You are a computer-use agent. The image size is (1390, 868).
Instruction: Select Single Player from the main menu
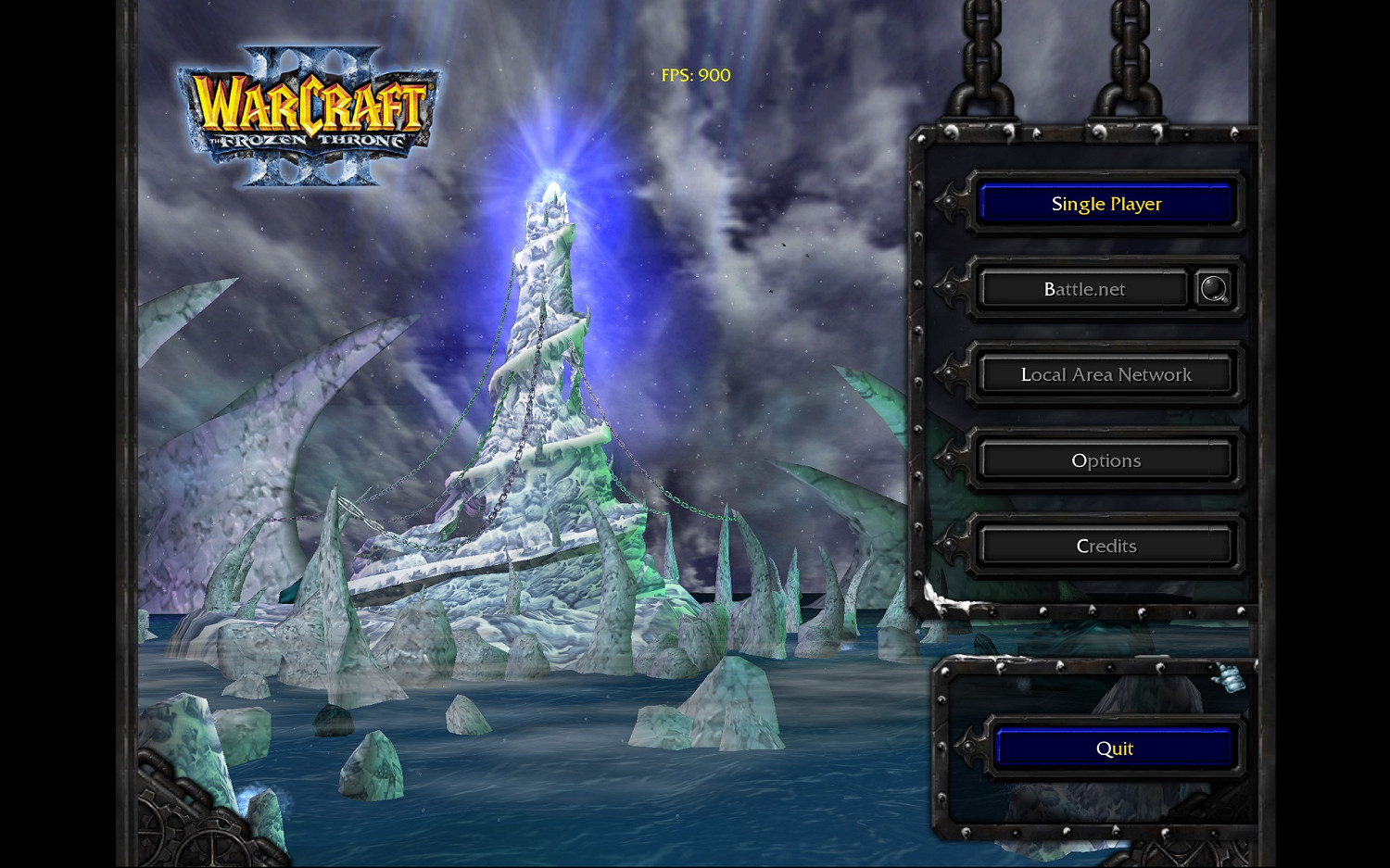point(1106,204)
